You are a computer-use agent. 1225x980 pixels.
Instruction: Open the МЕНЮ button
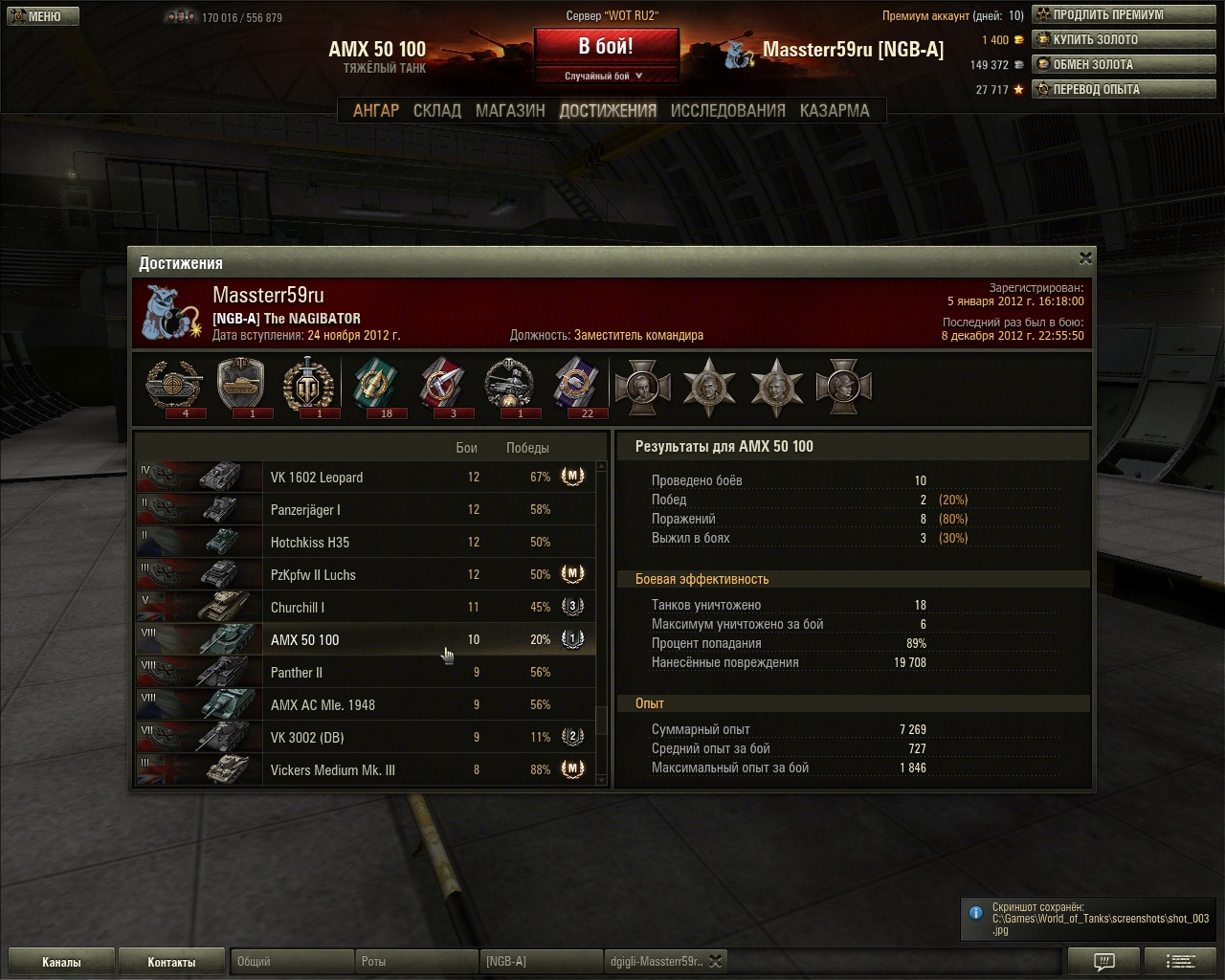[x=43, y=16]
